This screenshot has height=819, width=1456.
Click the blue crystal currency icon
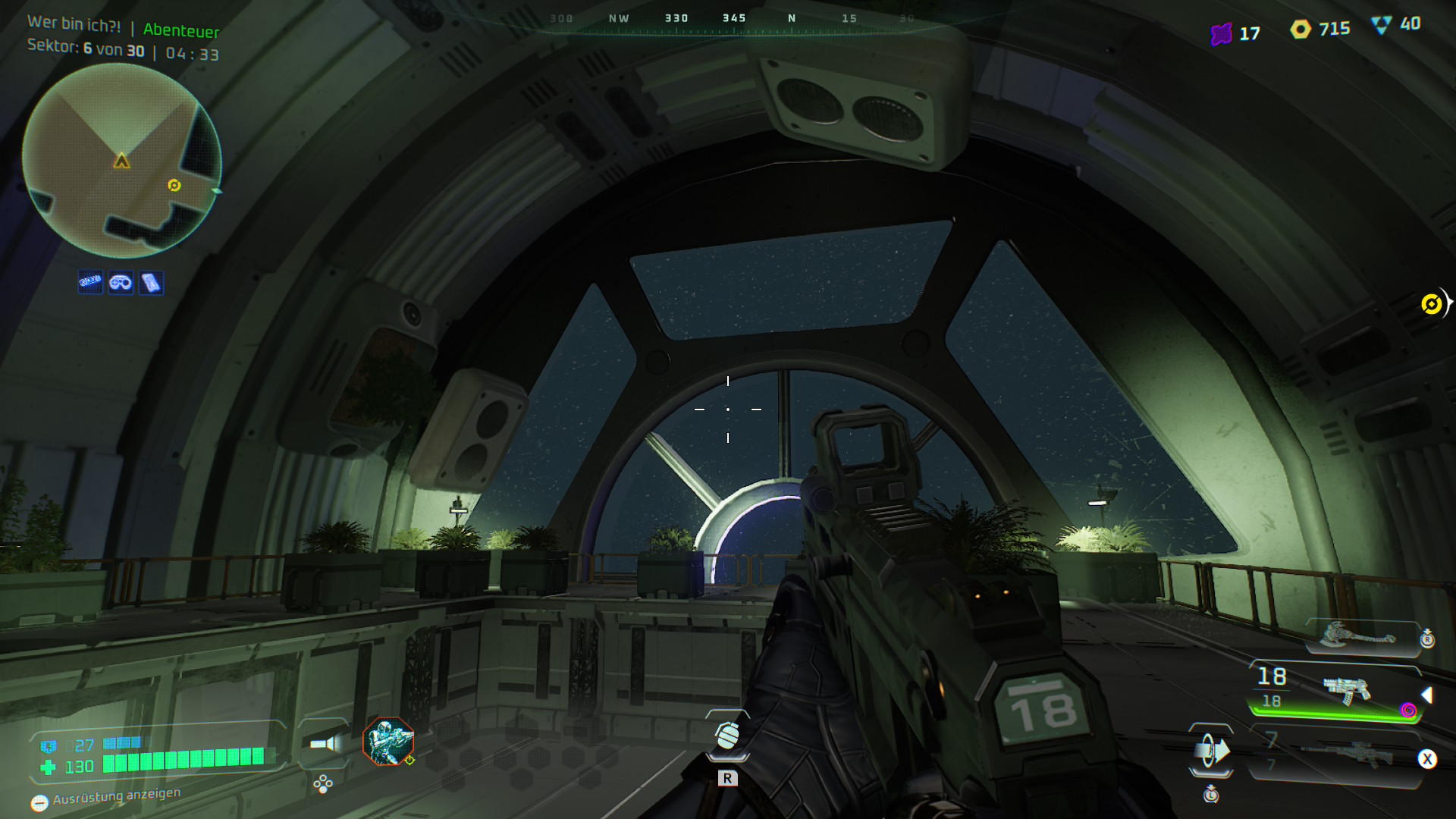pos(1382,25)
